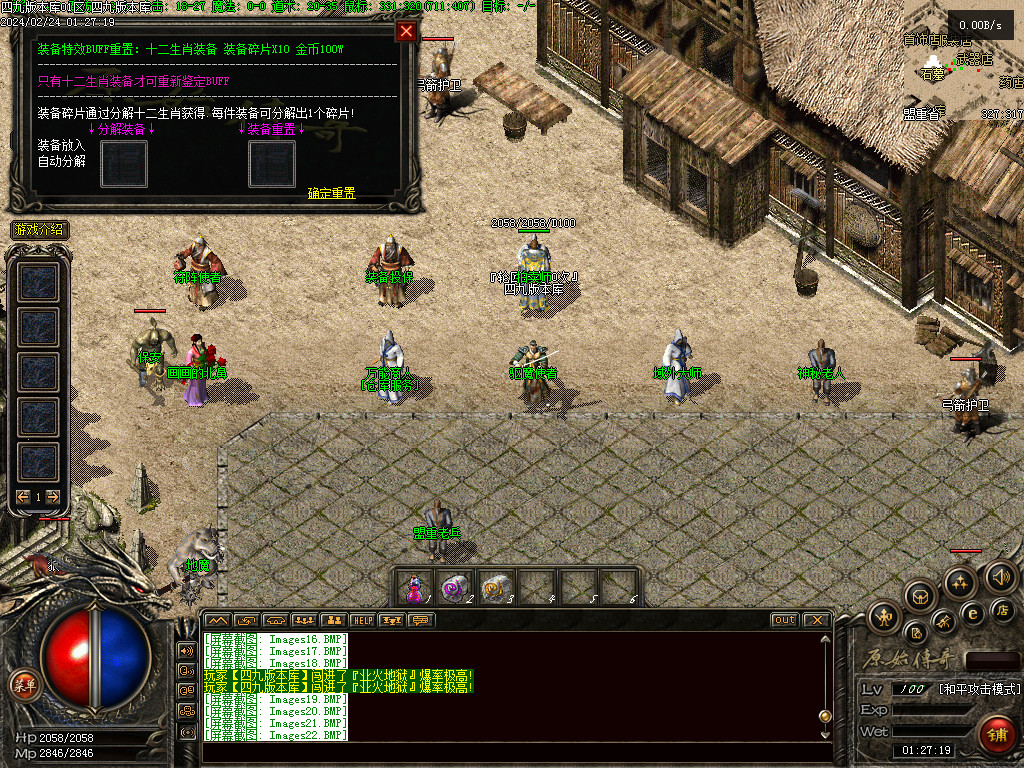Open the skills three-stars round button

tap(960, 581)
